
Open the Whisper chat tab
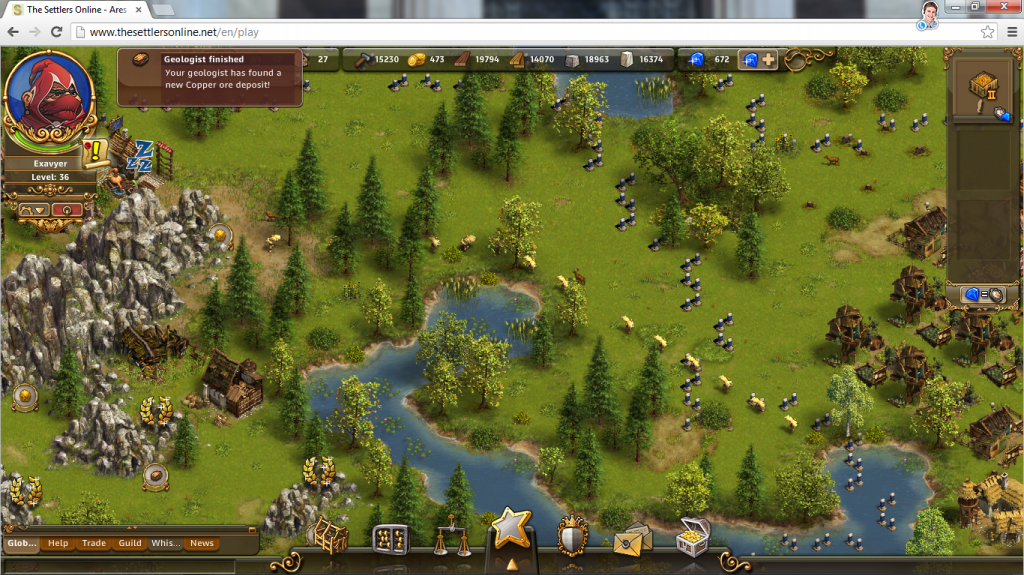166,543
